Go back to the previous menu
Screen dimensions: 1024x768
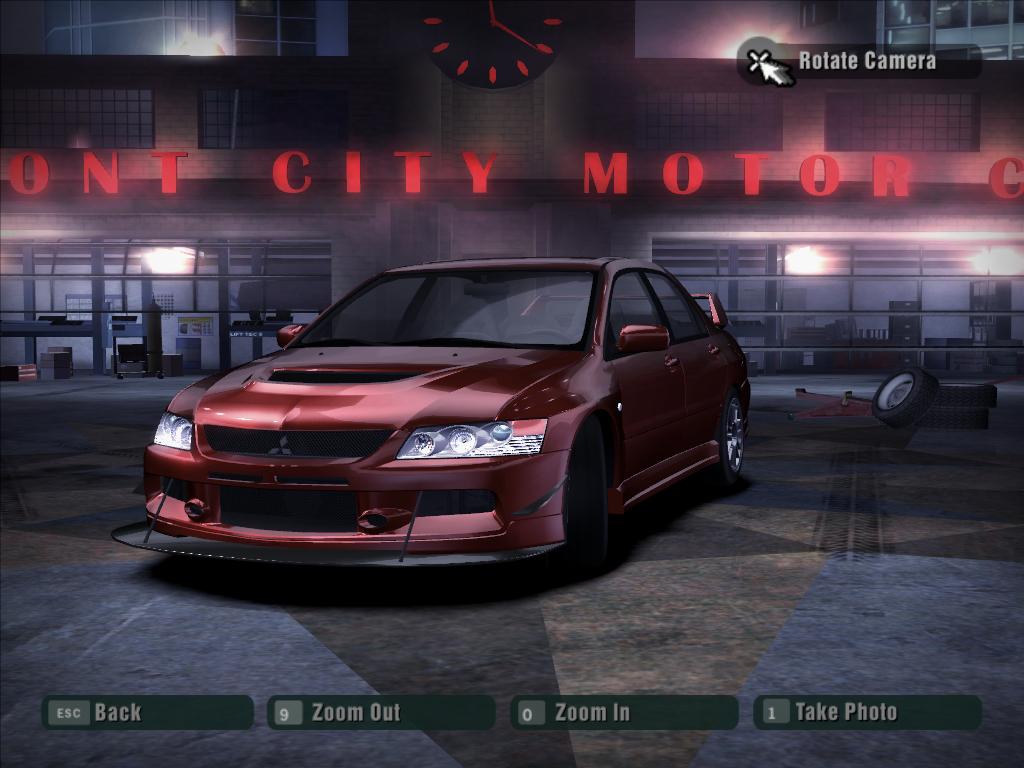tap(146, 712)
